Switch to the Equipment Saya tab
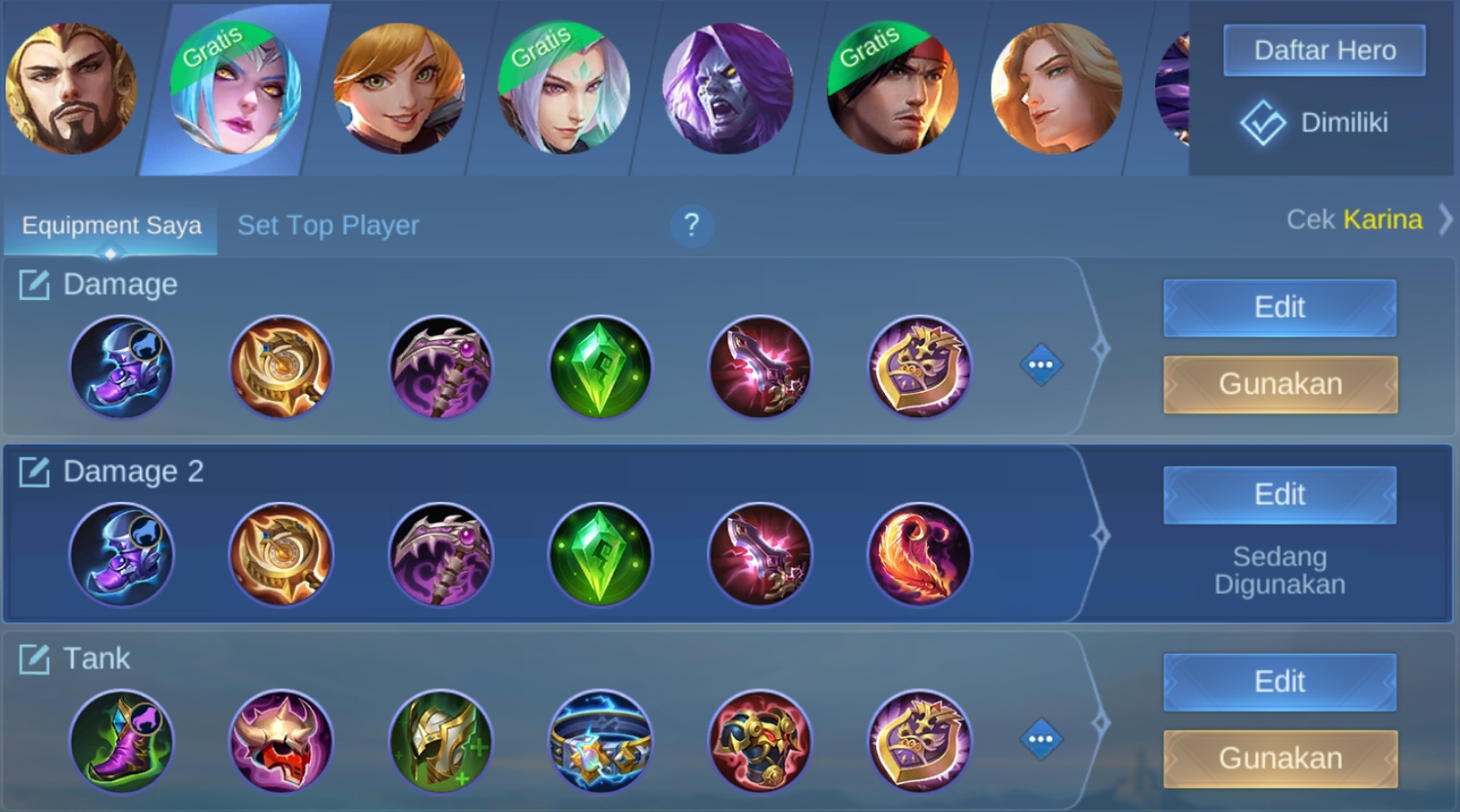Screen dimensions: 1460x812 [x=110, y=226]
